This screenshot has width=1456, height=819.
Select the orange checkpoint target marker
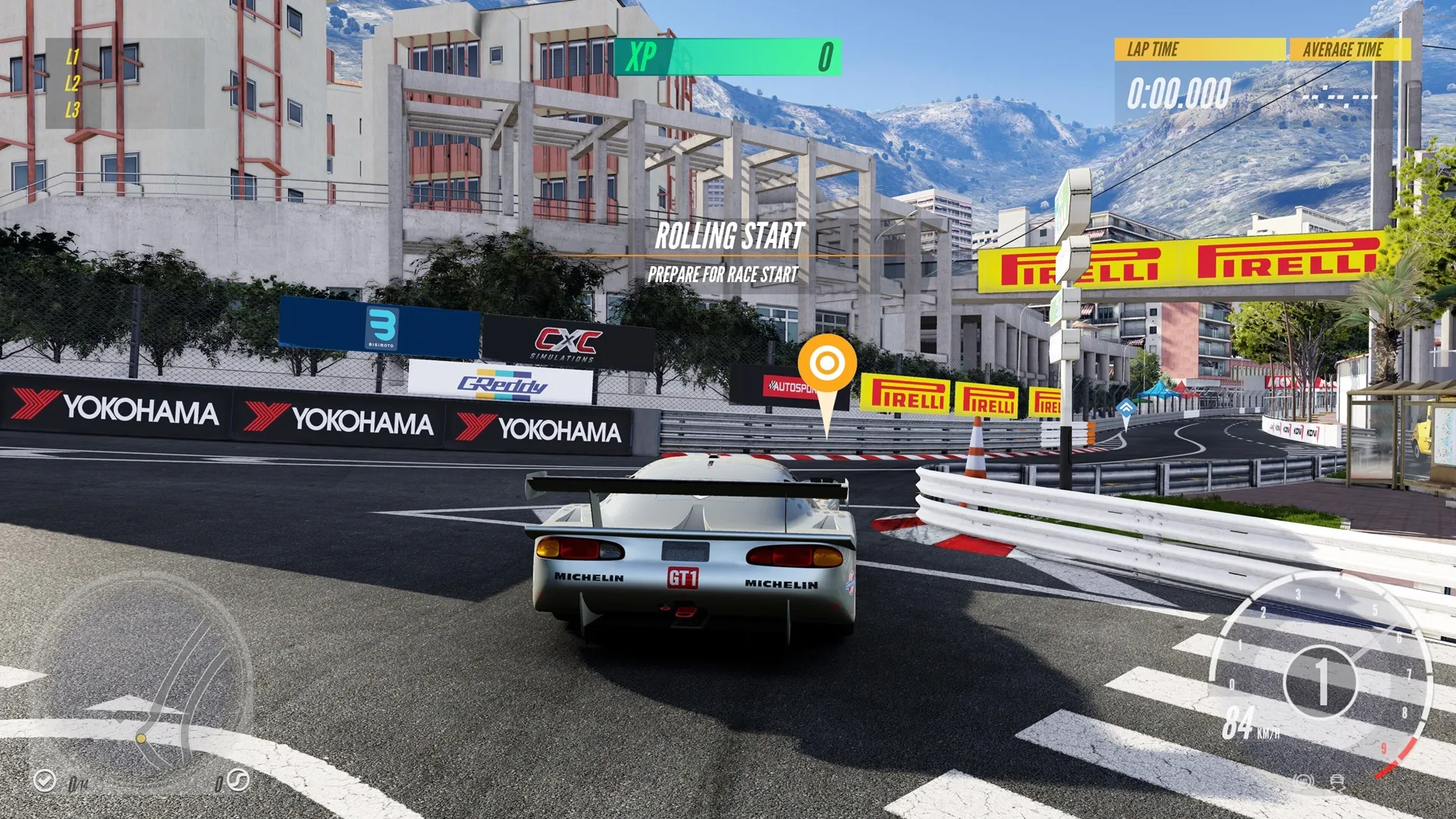(x=827, y=364)
